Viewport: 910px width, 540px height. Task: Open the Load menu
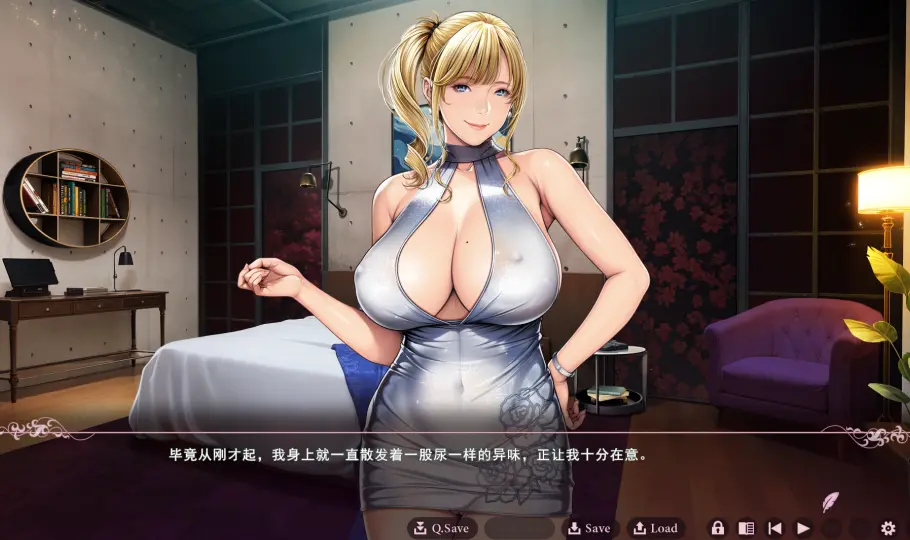656,528
